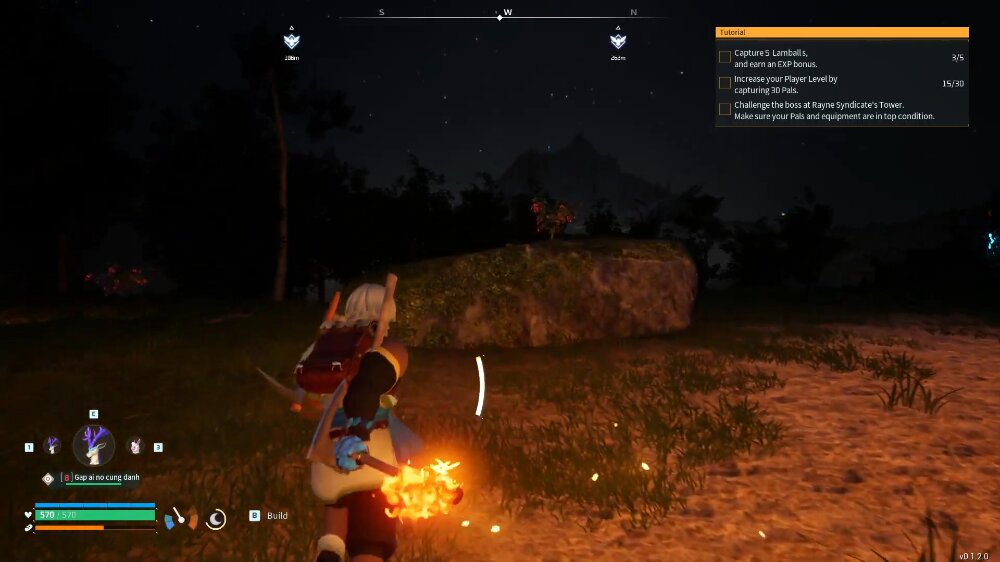
Task: Click the Tutorial tracker header
Action: coord(842,33)
